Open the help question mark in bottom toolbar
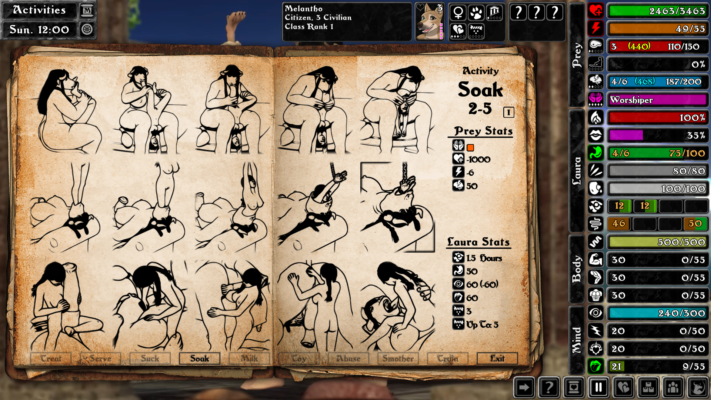This screenshot has height=400, width=711. click(x=548, y=387)
